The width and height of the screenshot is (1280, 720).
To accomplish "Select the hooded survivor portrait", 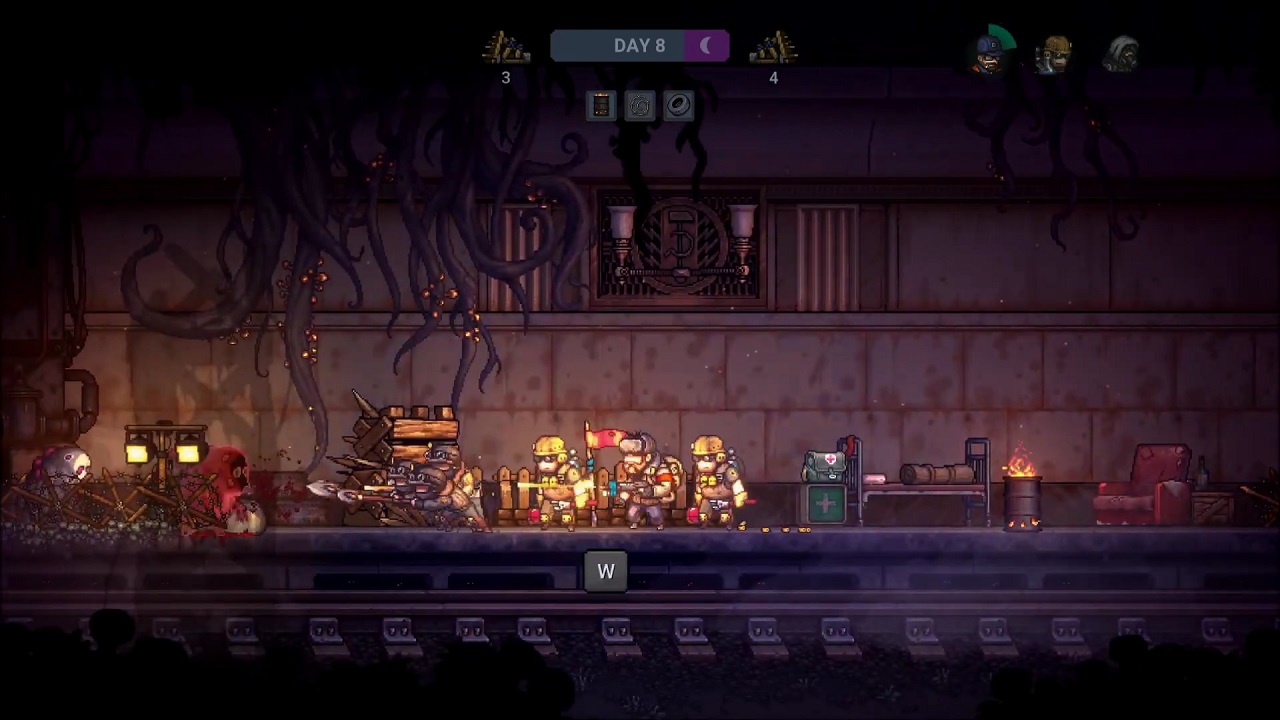I will coord(1122,55).
